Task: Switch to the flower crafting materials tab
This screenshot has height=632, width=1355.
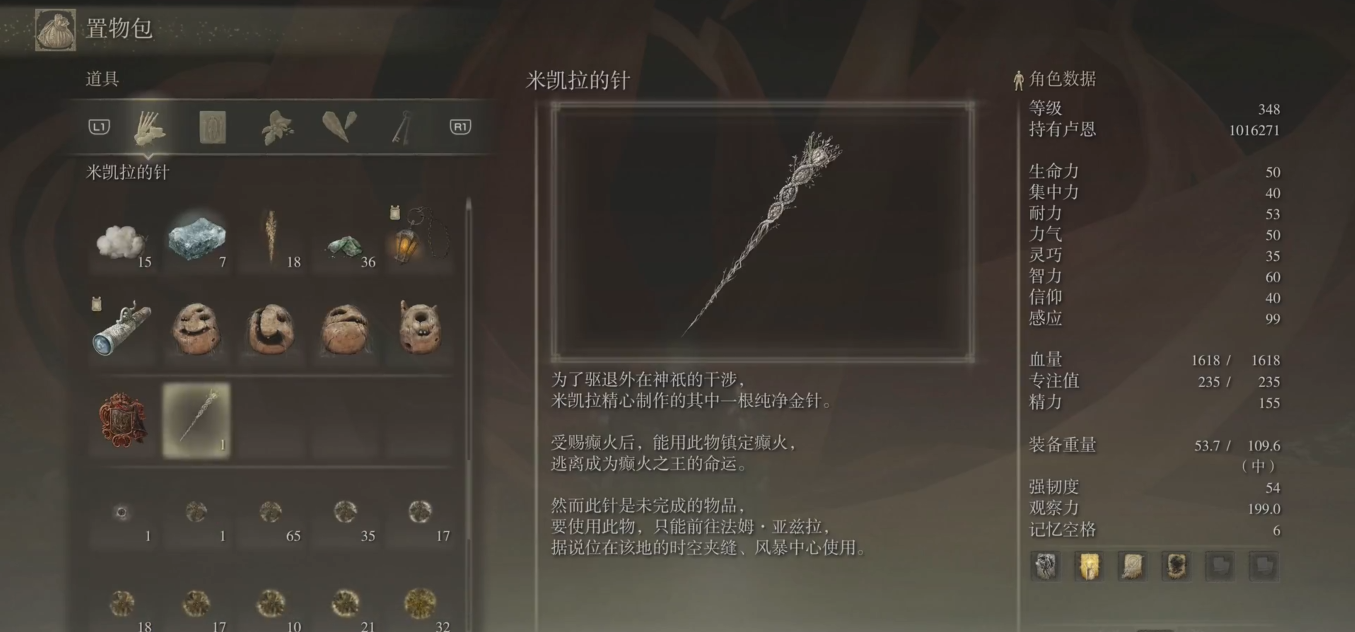Action: 275,127
